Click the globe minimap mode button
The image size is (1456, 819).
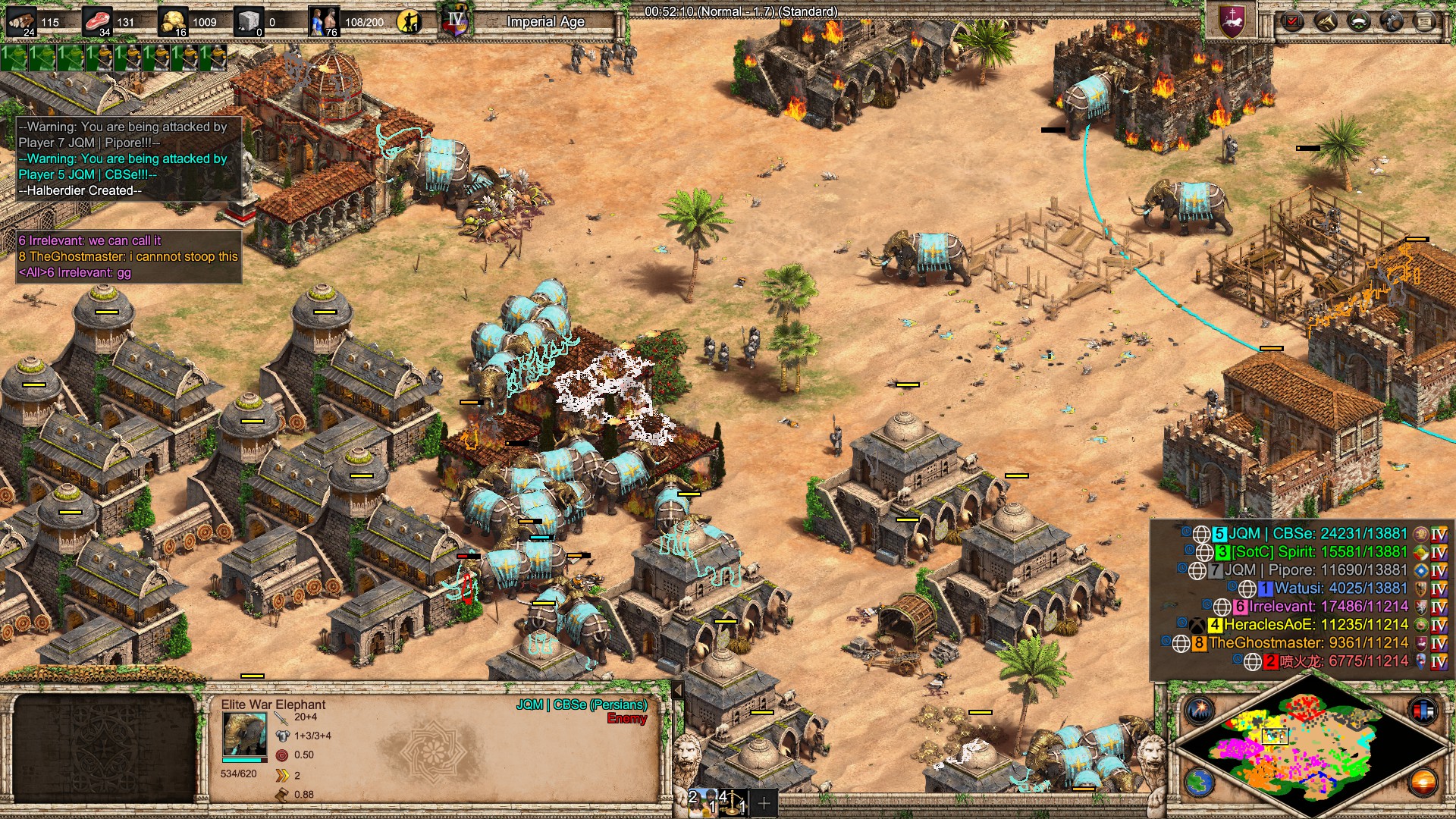pyautogui.click(x=1200, y=783)
